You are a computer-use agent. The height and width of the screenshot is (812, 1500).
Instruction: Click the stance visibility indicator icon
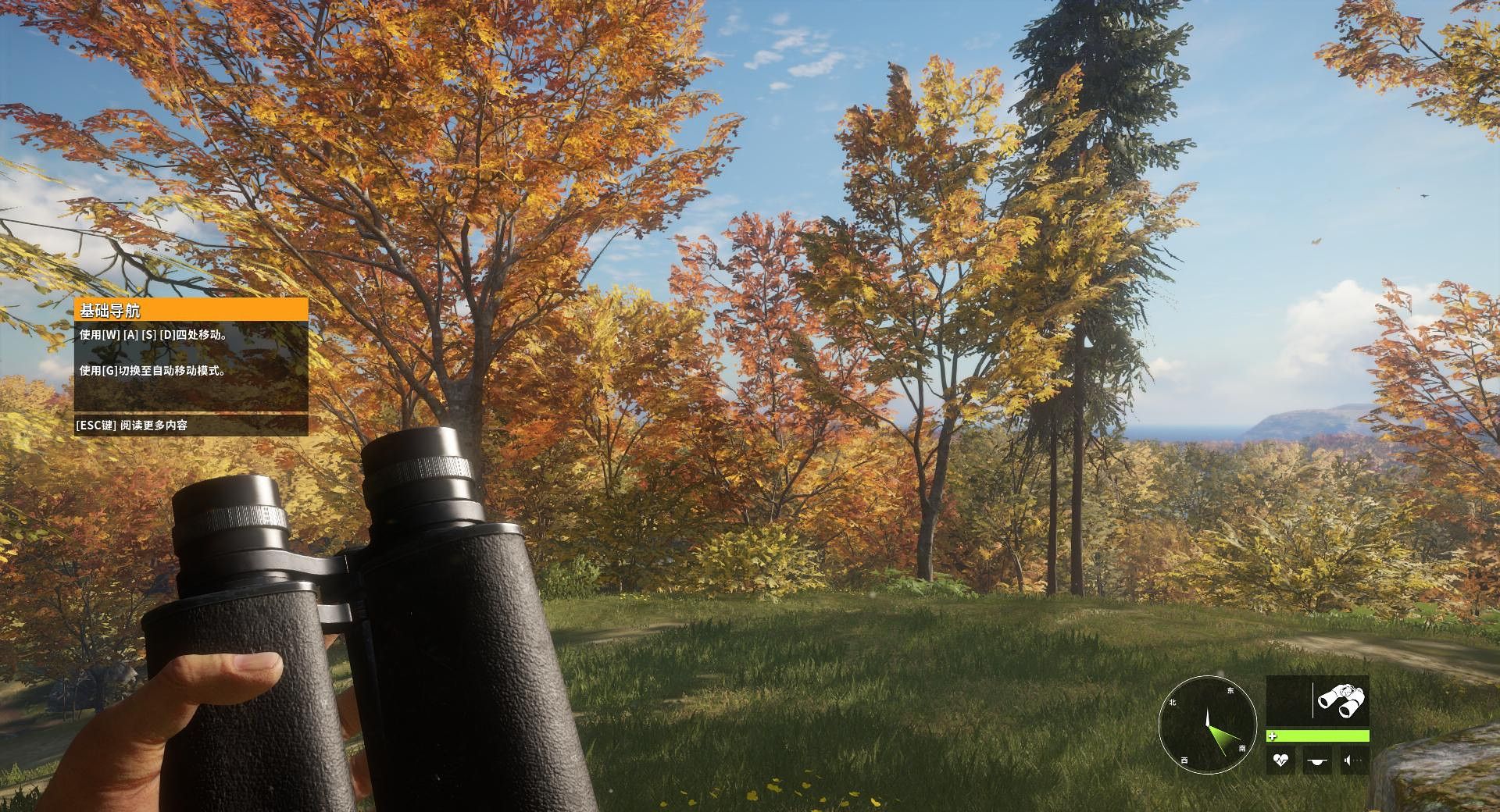click(1317, 760)
